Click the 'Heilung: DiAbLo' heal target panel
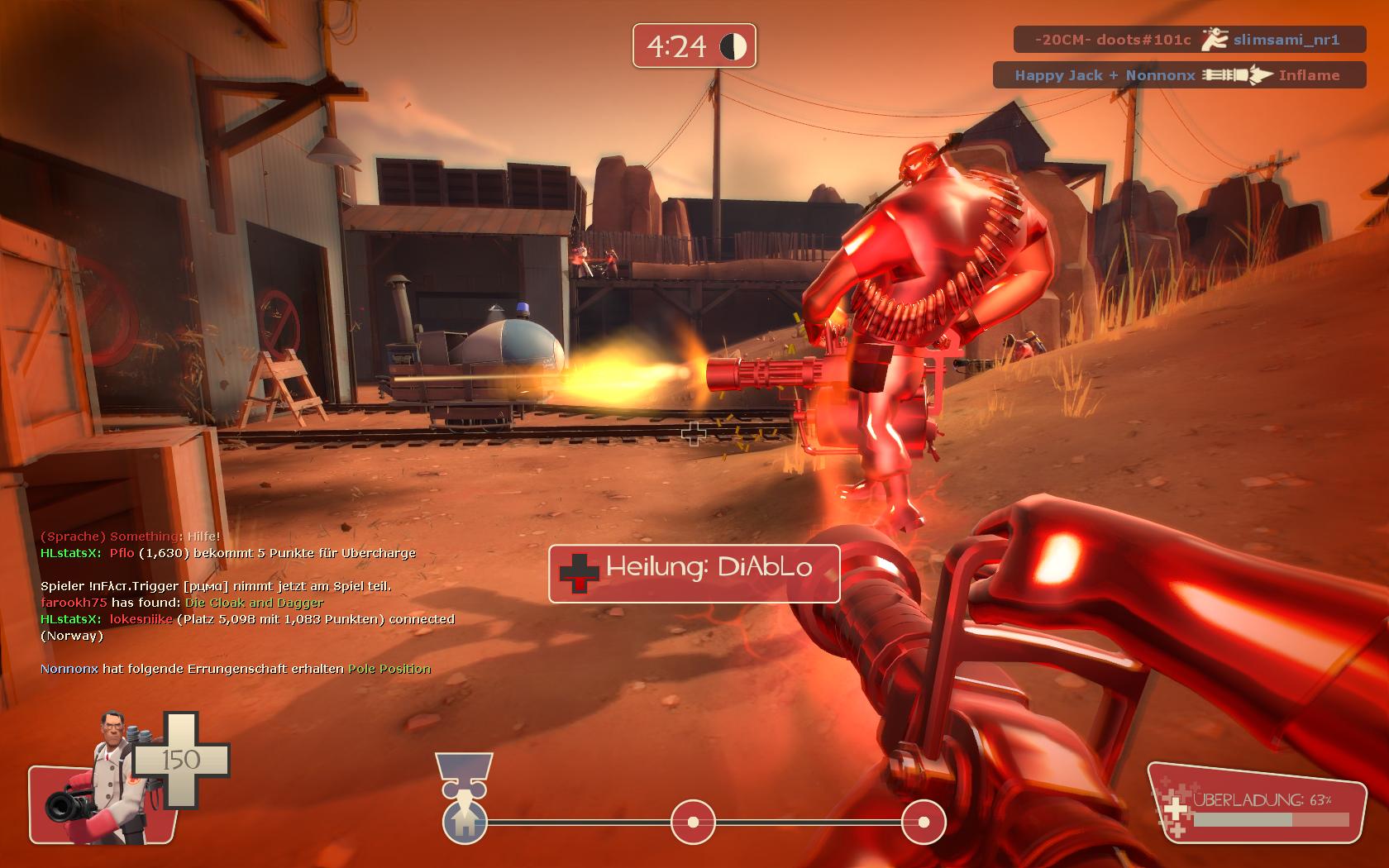 point(694,573)
